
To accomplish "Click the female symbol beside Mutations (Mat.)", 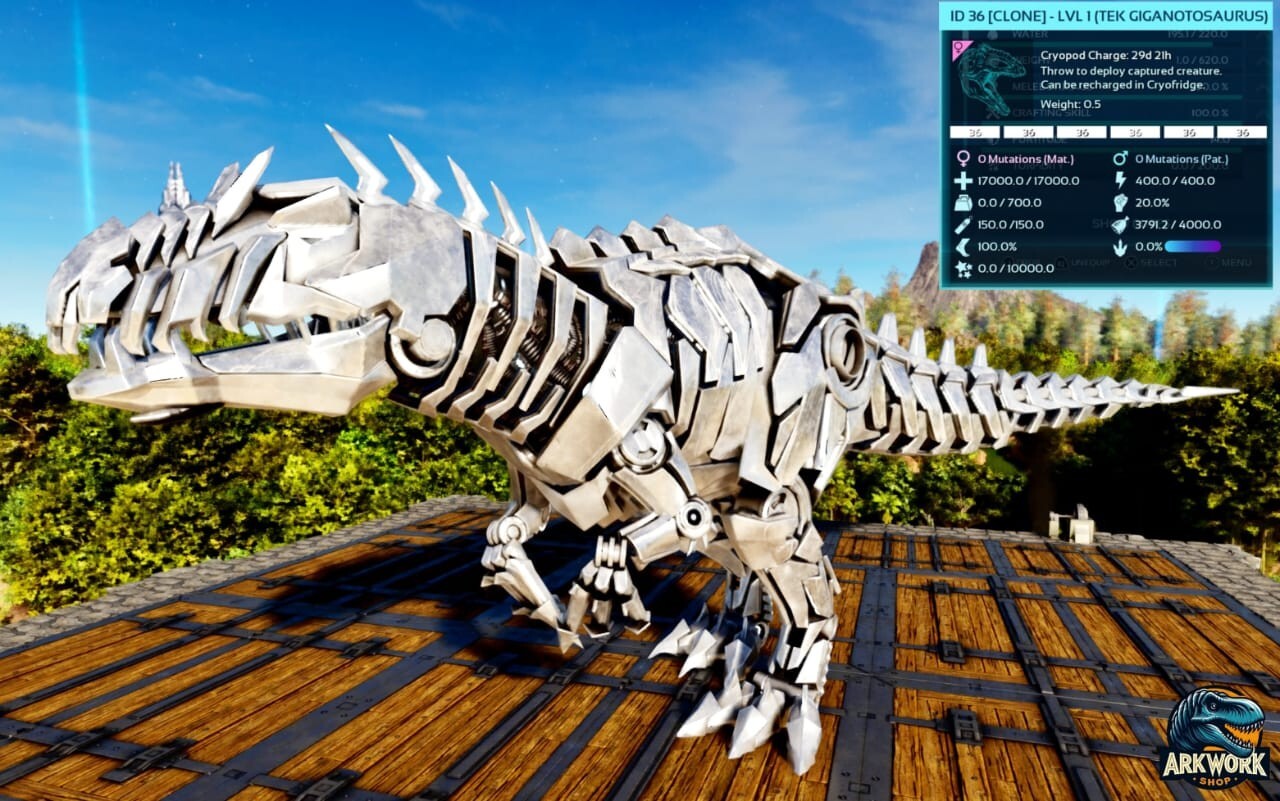I will [963, 158].
